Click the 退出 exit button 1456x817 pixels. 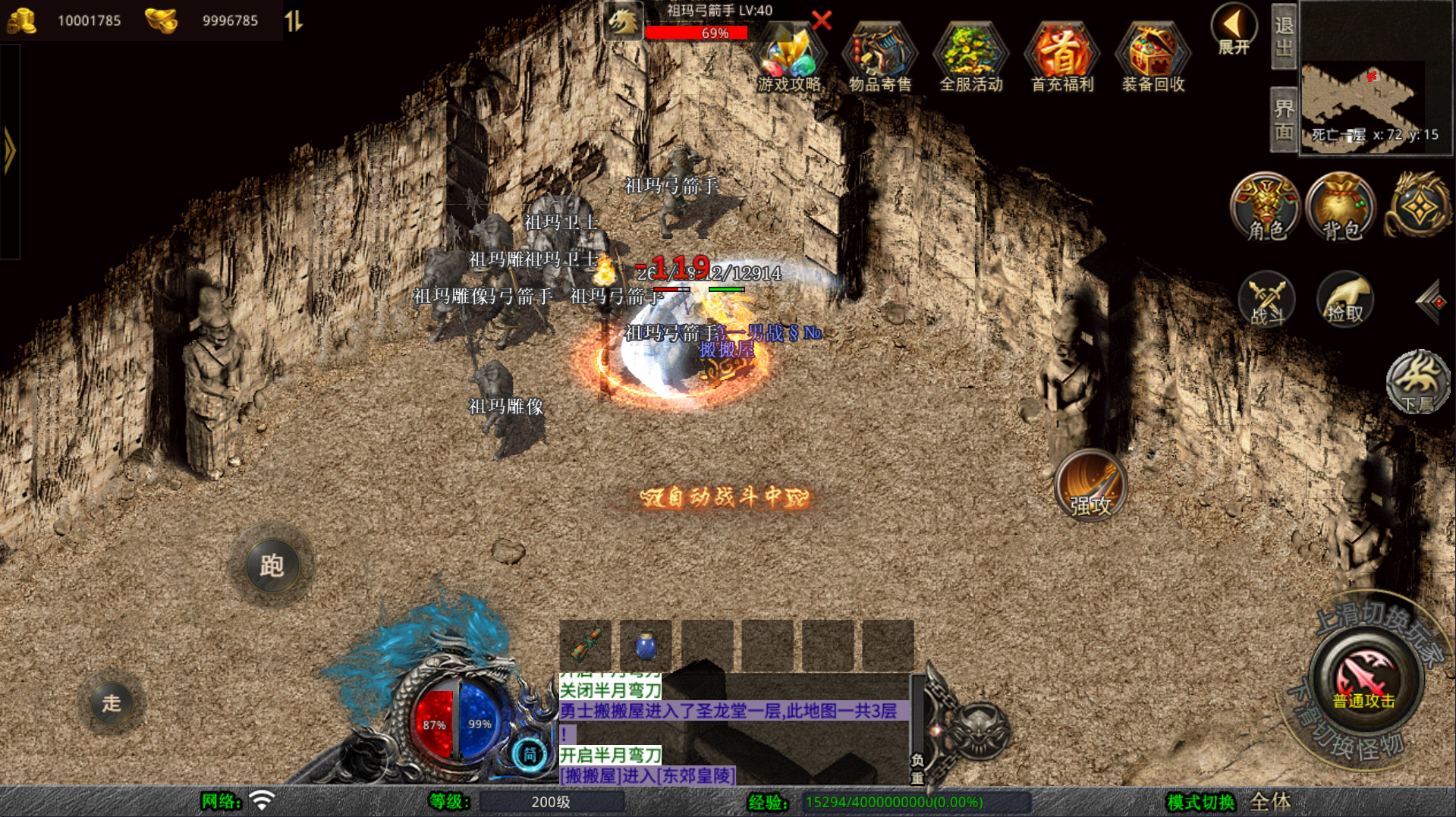click(x=1284, y=36)
